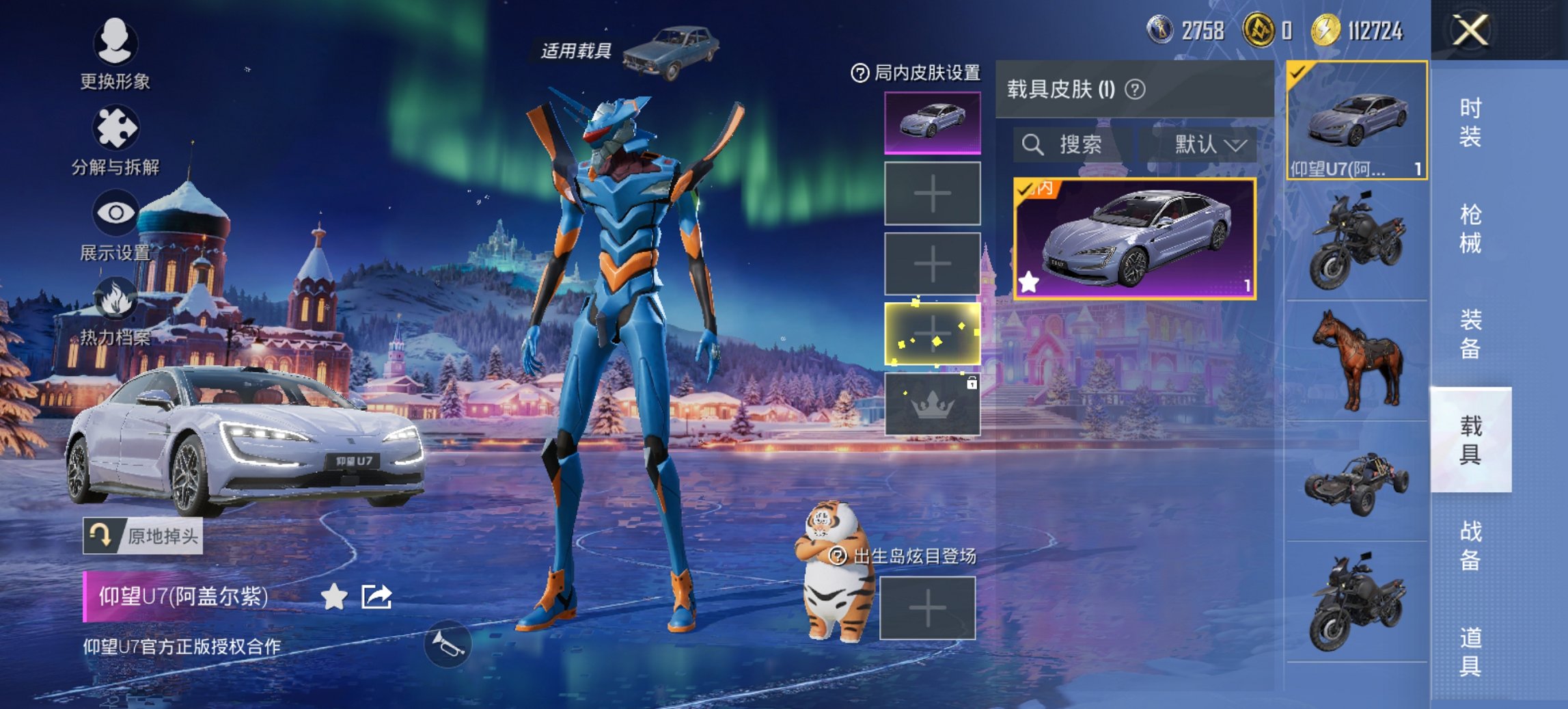Share the 仰望U7 vehicle skin
The height and width of the screenshot is (709, 1568).
[376, 597]
